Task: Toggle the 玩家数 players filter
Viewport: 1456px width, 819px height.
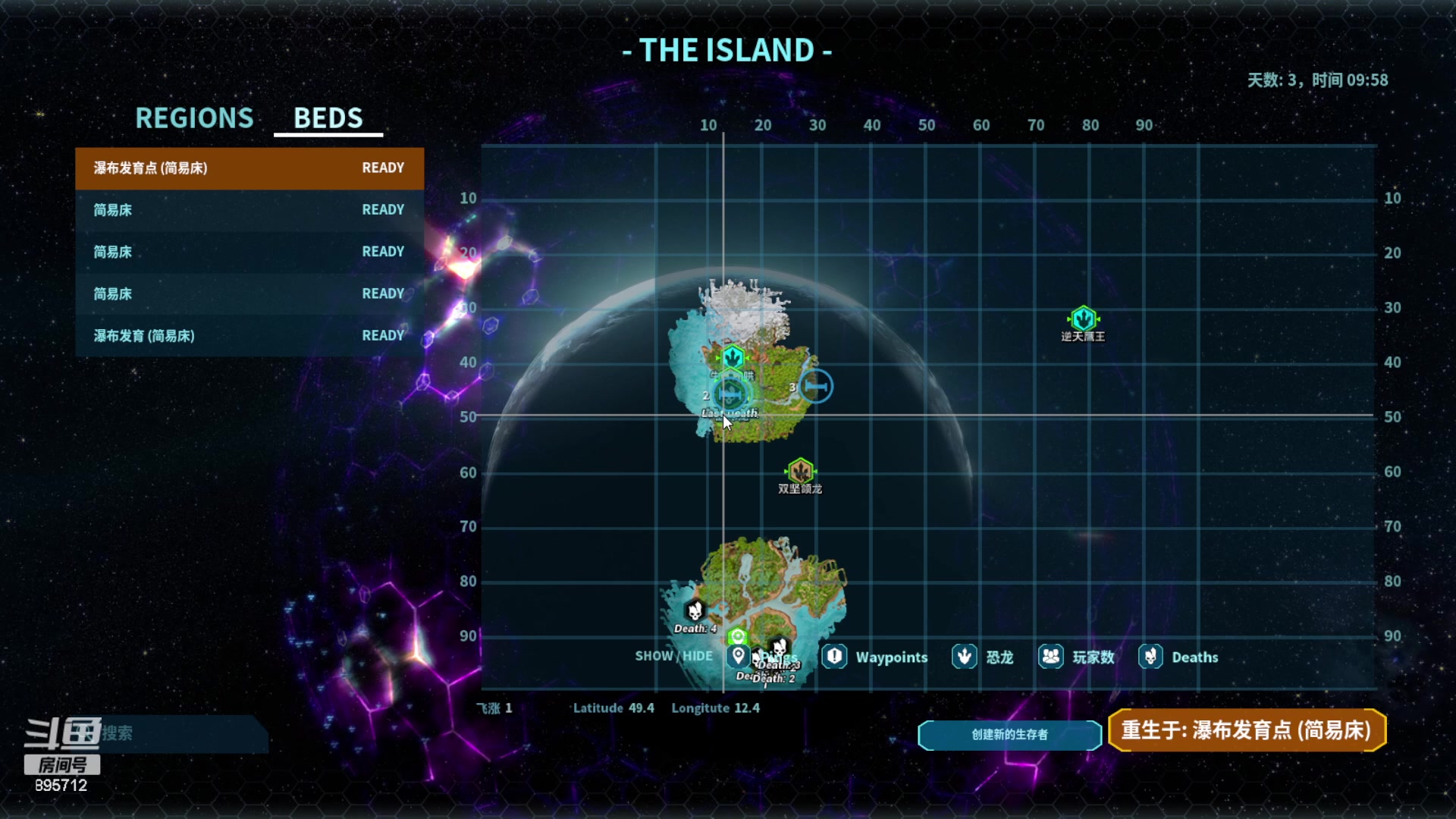Action: pos(1050,657)
